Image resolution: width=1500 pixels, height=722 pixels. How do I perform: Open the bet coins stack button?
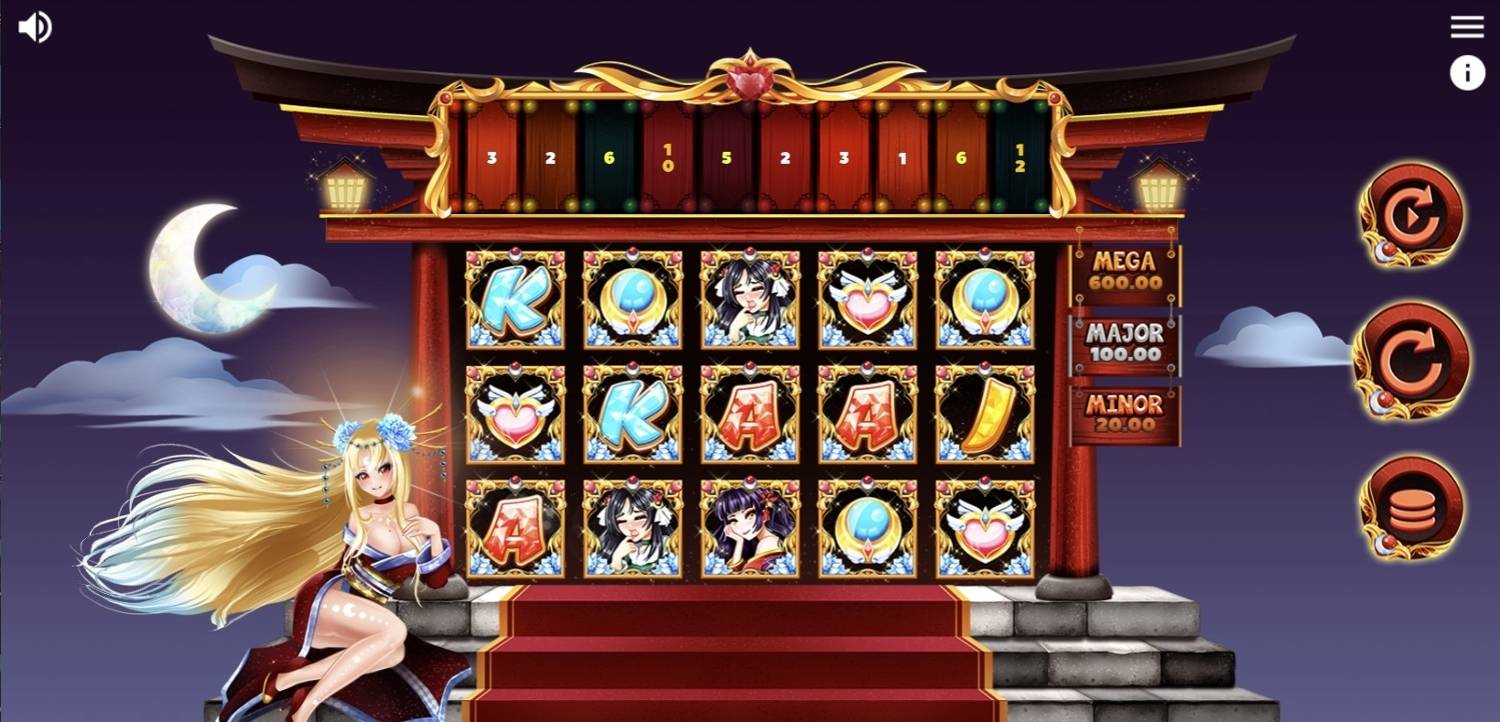coord(1411,507)
